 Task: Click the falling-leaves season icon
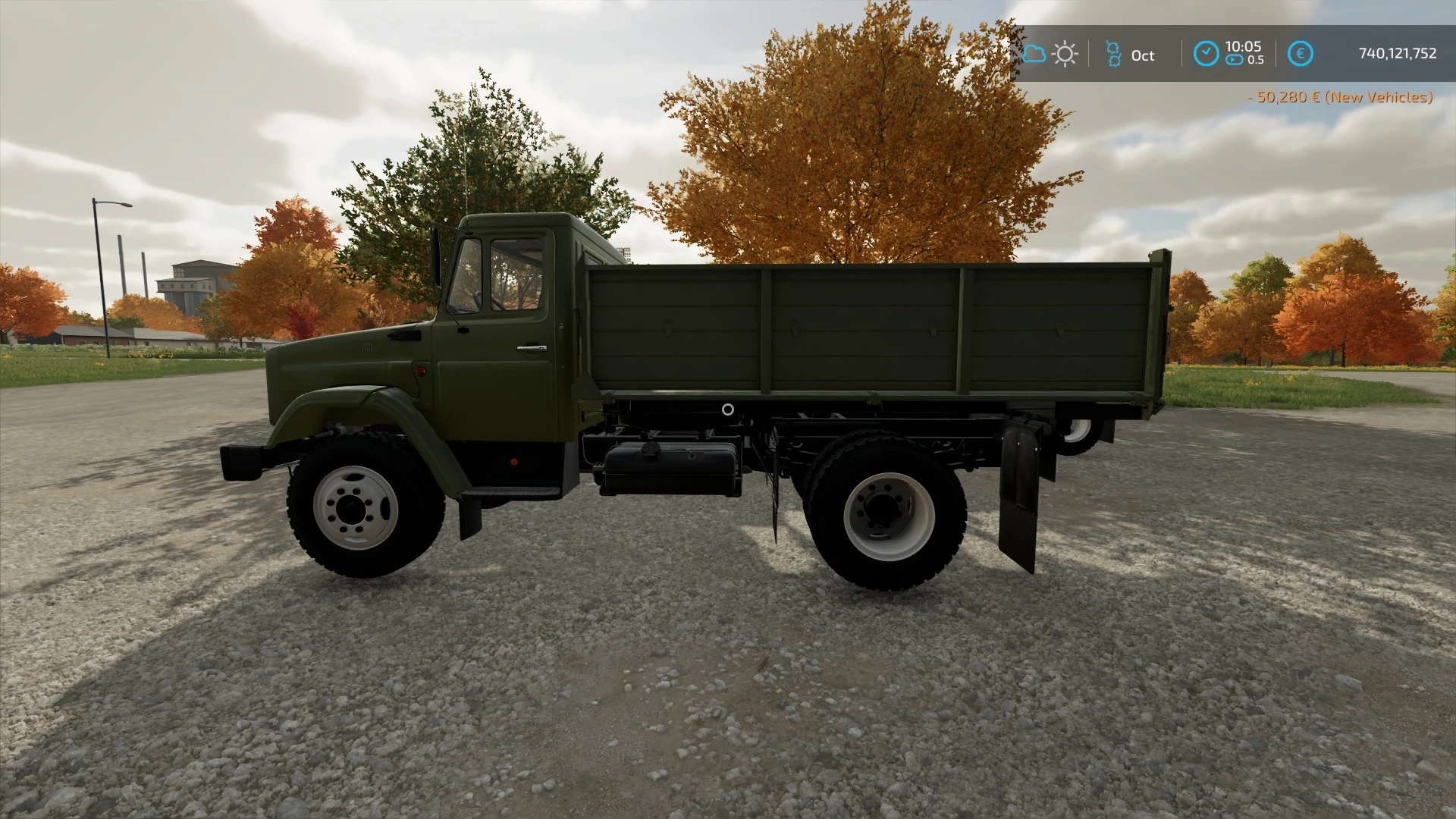(x=1112, y=54)
